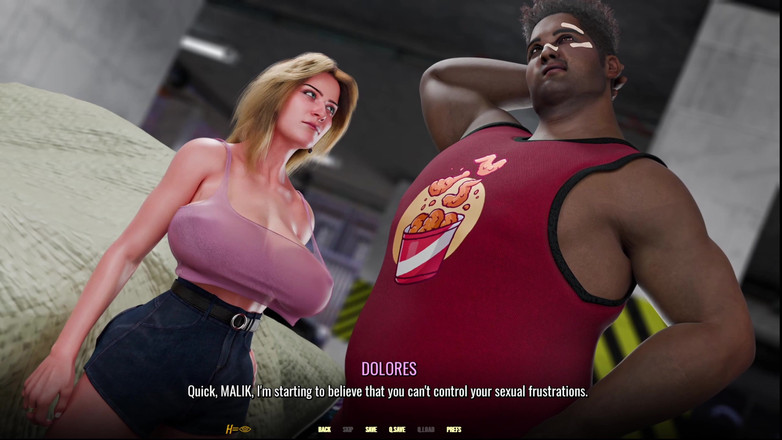Screen dimensions: 782x440
Task: Open the Prefs settings menu
Action: (x=454, y=430)
